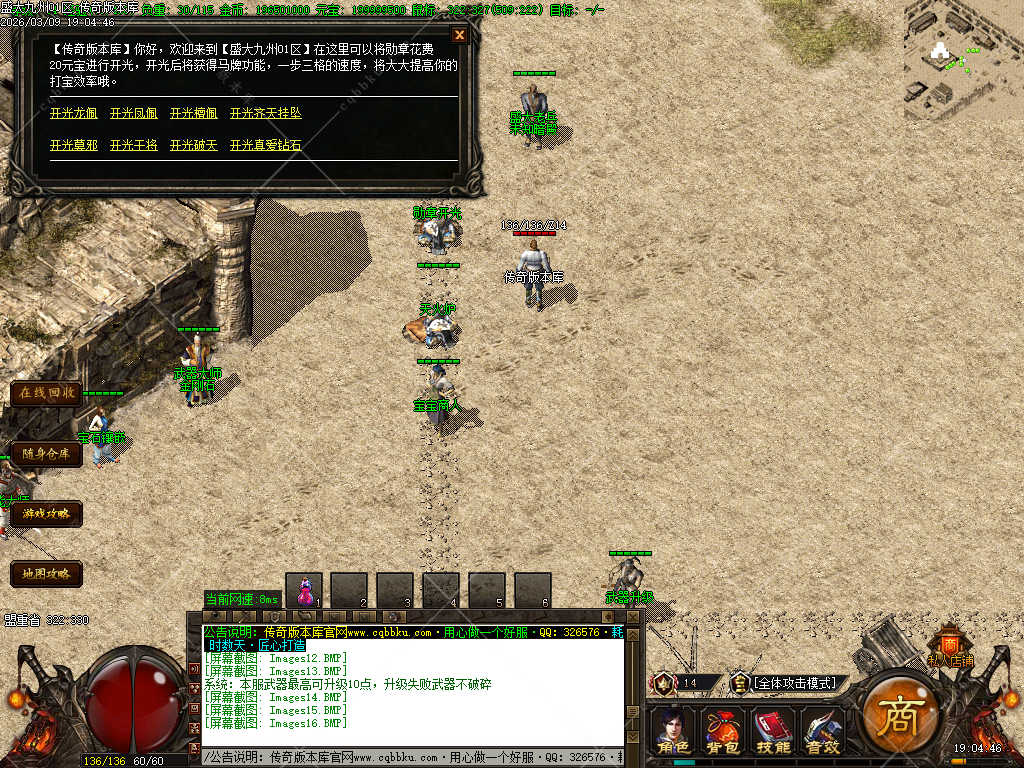
Task: Select 开光真爱钻石 in the dialog
Action: 266,146
